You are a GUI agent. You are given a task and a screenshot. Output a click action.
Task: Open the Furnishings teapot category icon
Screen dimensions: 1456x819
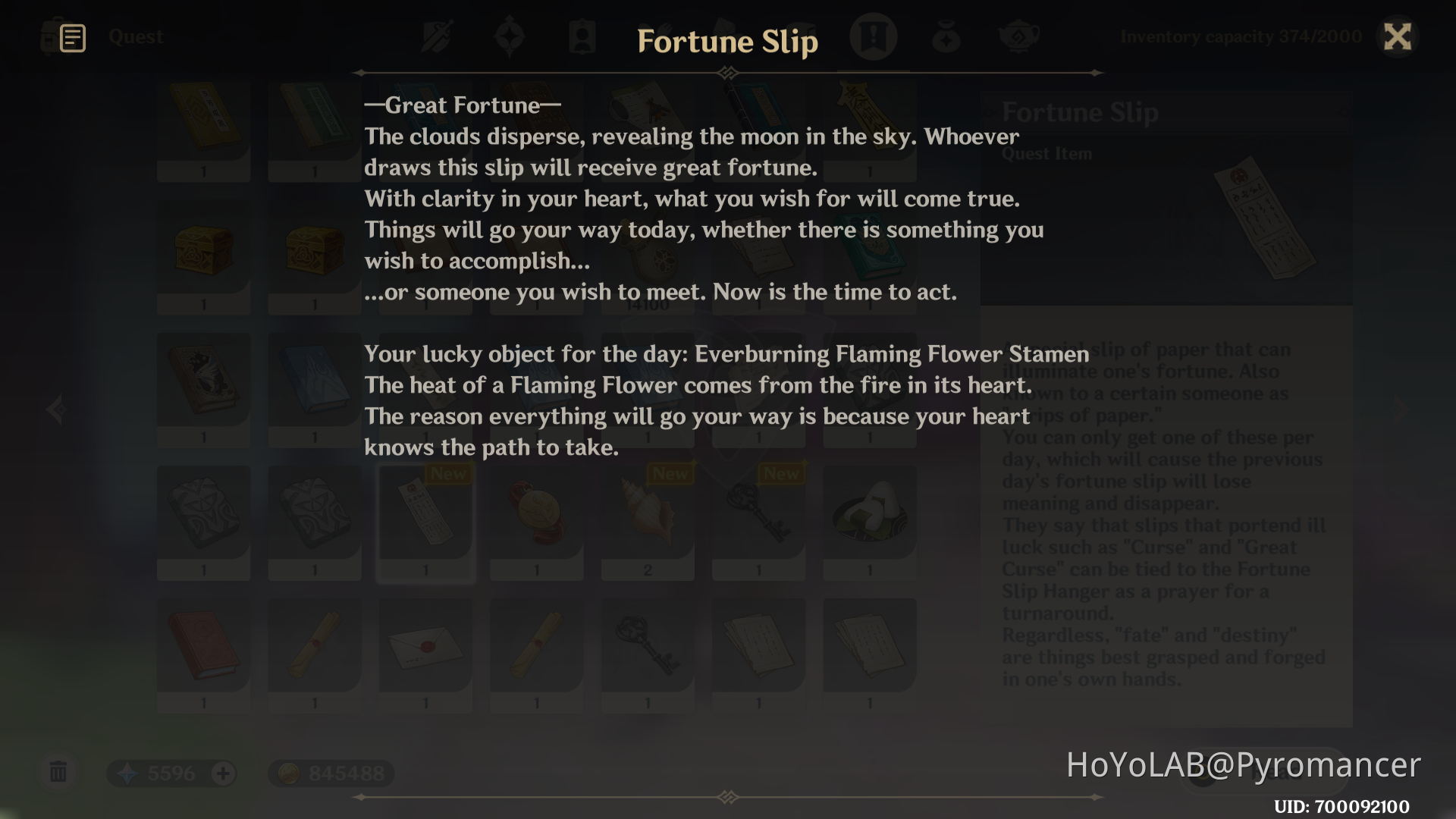click(x=1019, y=36)
